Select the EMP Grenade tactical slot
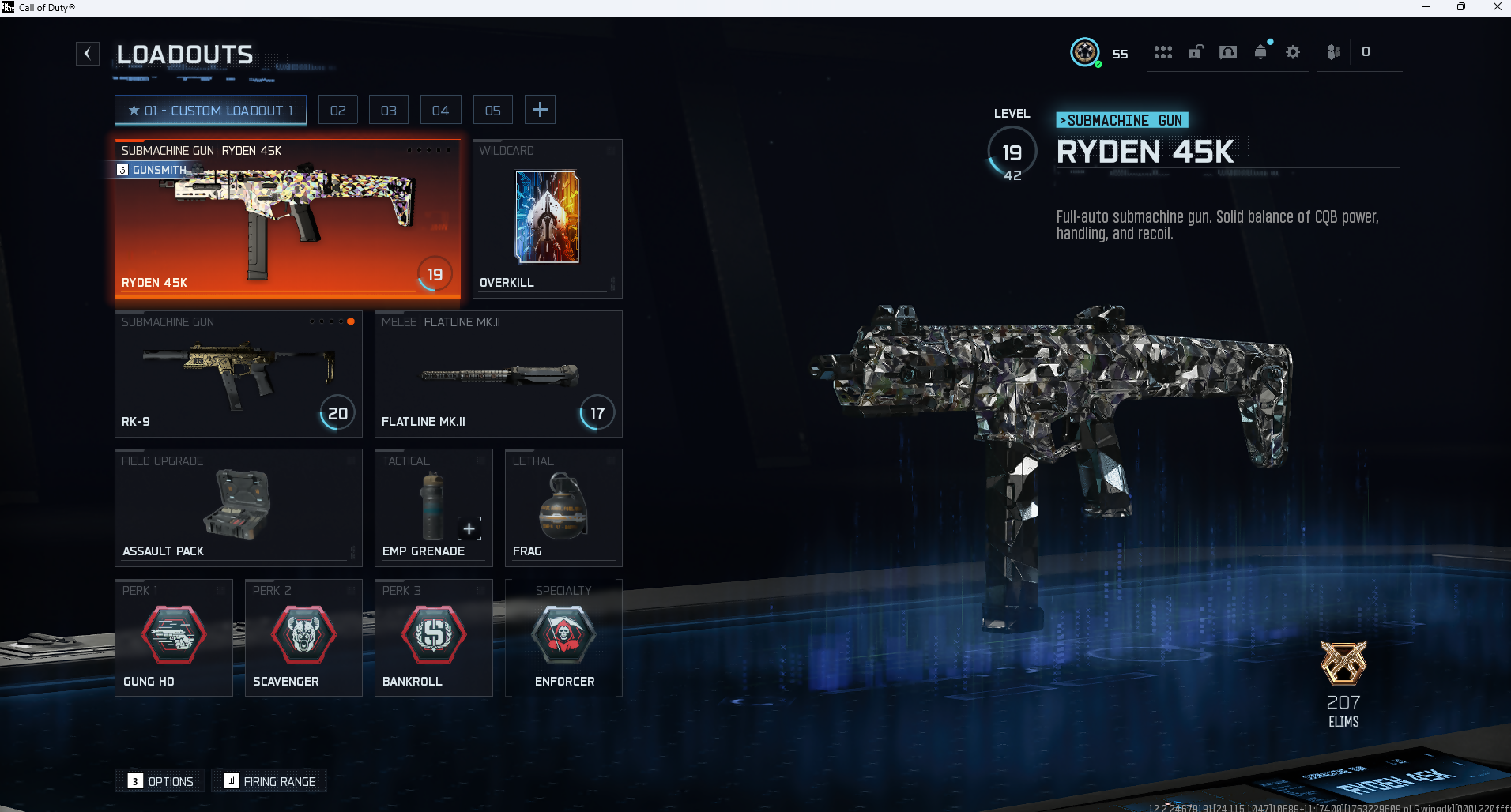This screenshot has width=1511, height=812. click(433, 508)
